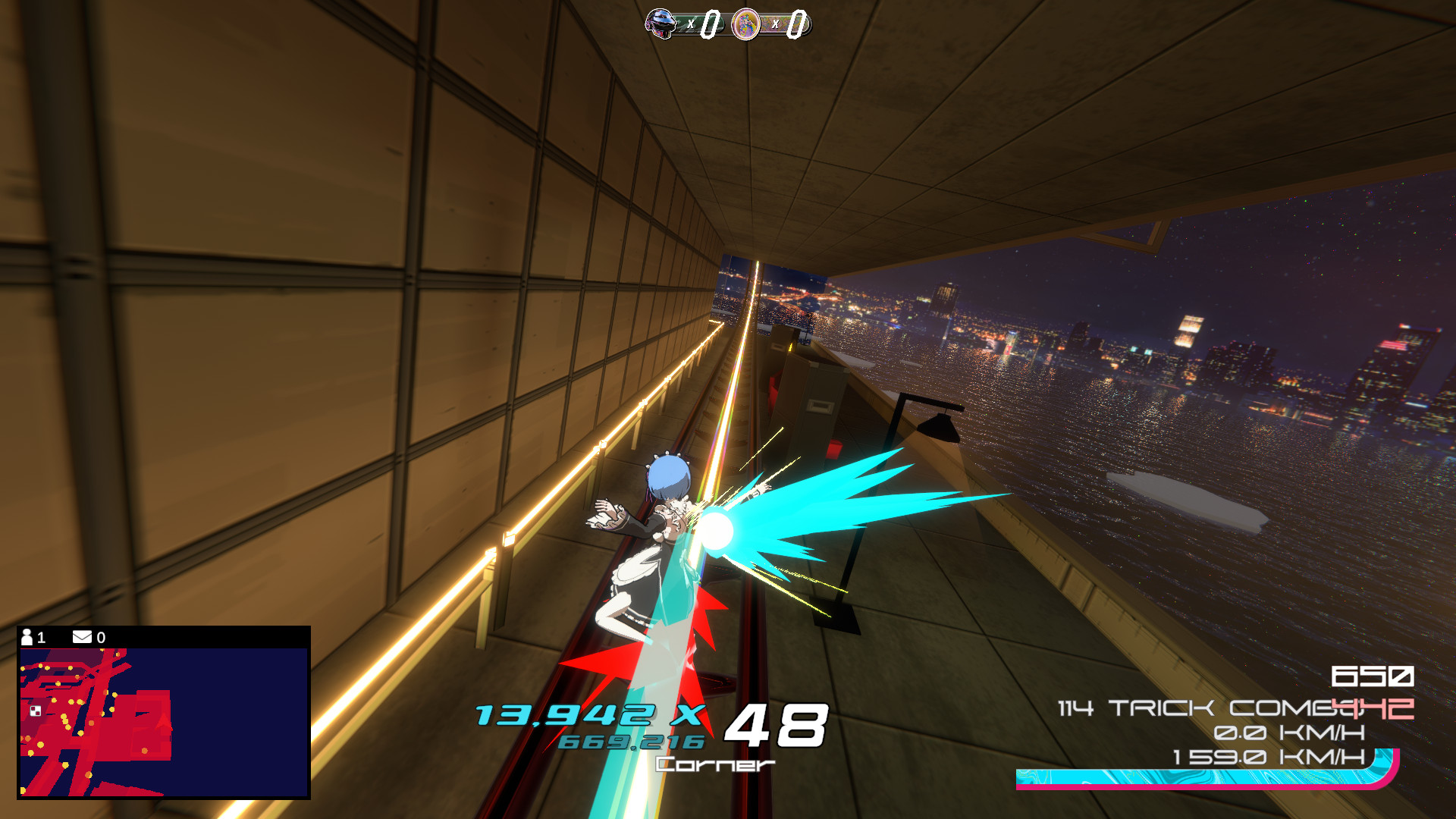Select the checkered objective marker on minimap
This screenshot has width=1456, height=819.
[x=36, y=711]
